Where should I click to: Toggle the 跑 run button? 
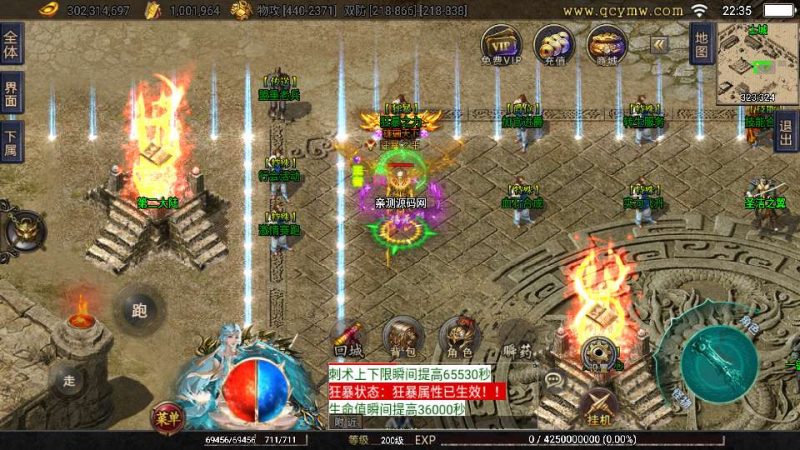[x=139, y=309]
